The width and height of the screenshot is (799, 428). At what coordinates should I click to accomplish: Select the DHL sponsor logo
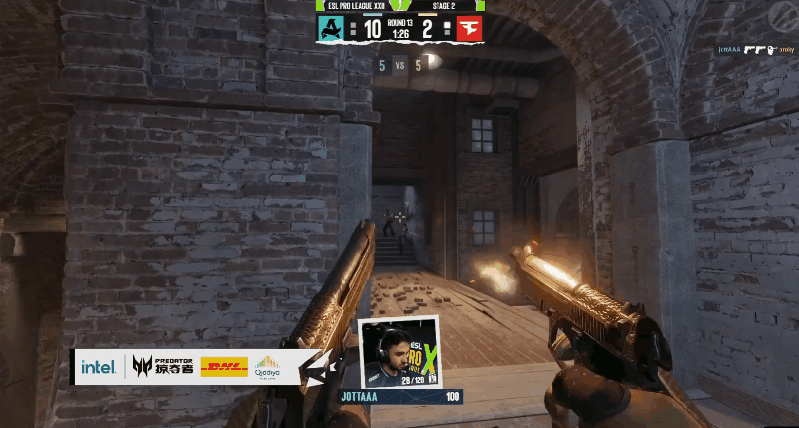(224, 368)
